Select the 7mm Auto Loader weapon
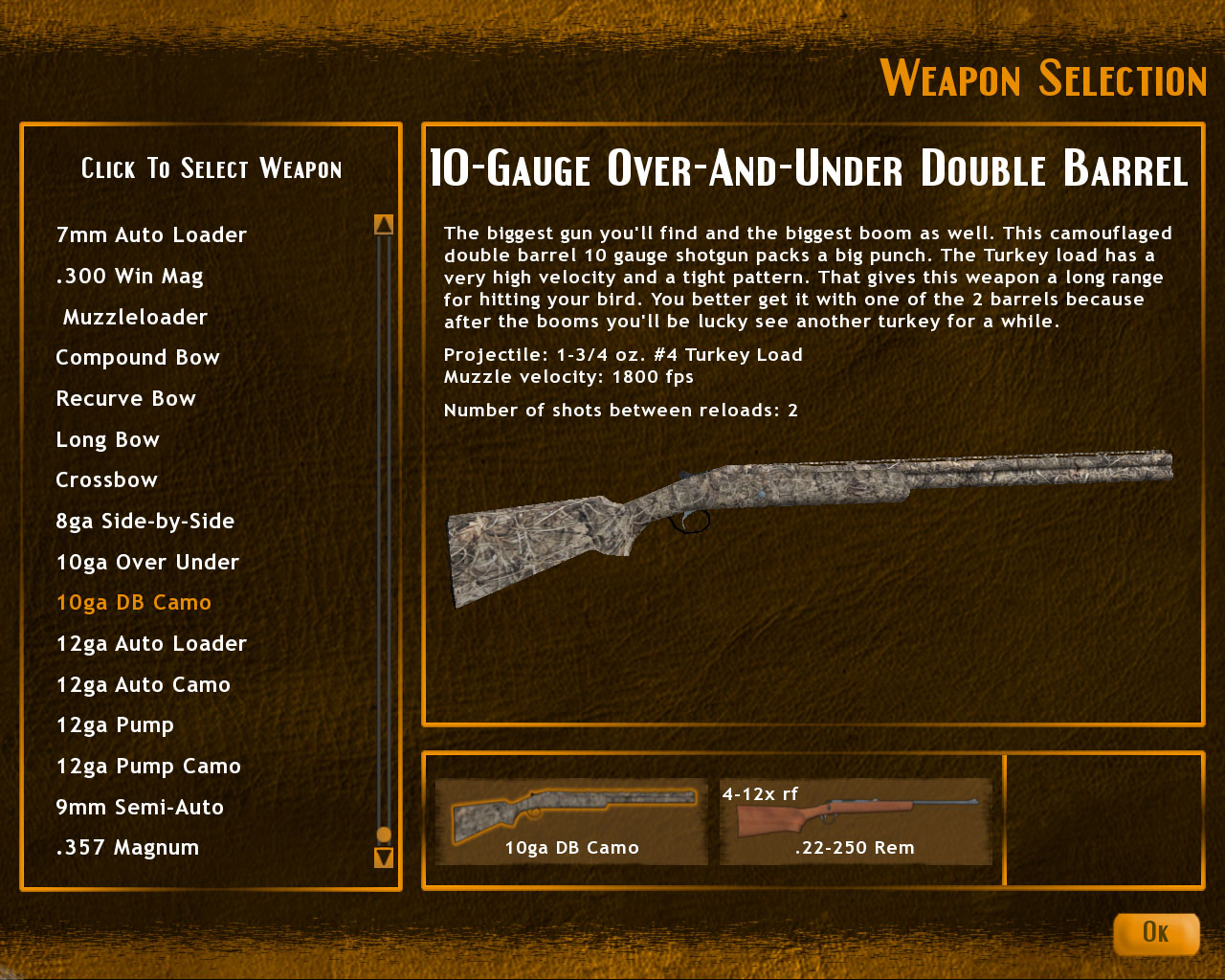Image resolution: width=1225 pixels, height=980 pixels. 150,234
